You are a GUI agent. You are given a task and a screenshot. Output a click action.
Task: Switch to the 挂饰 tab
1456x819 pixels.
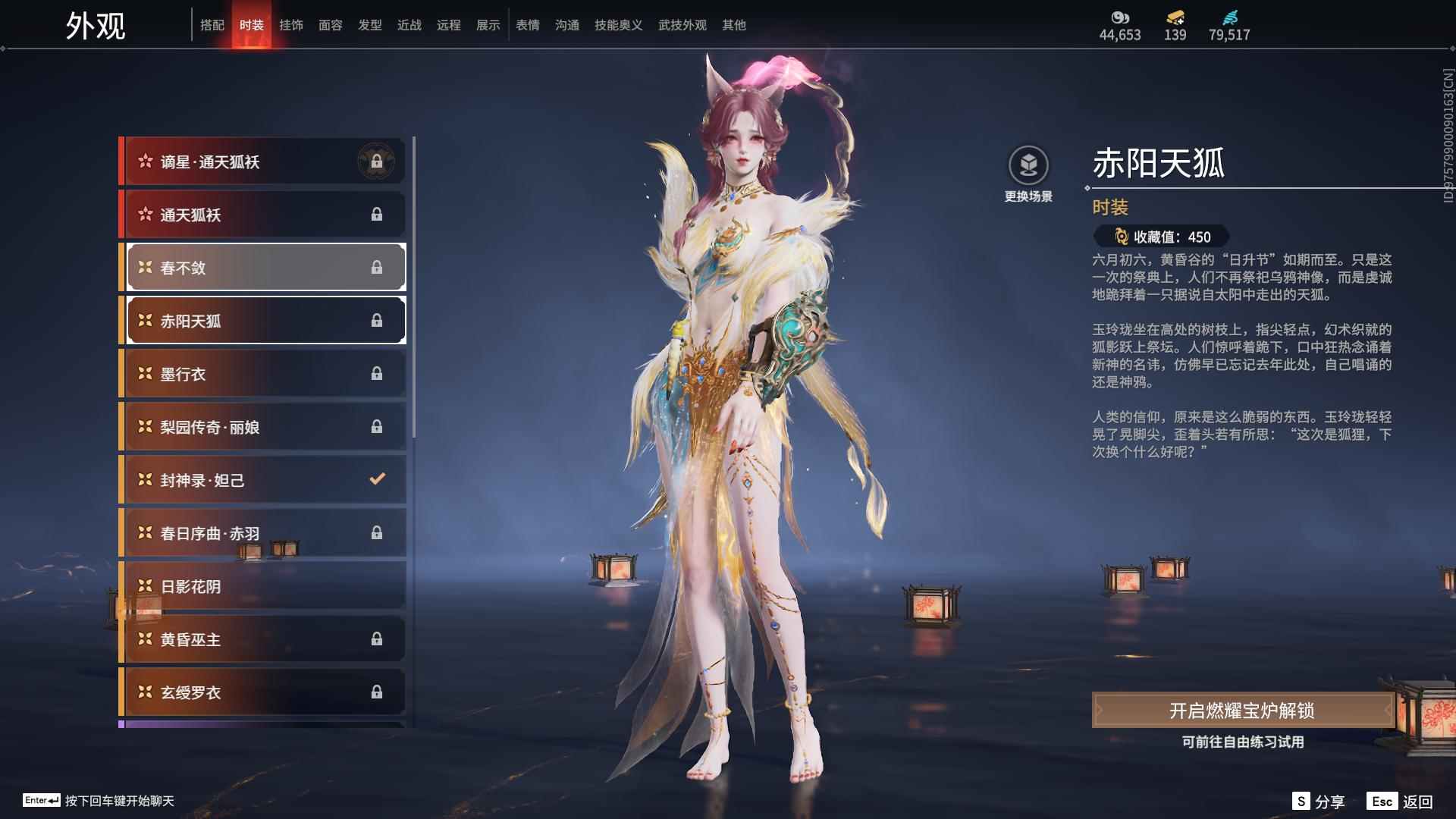[291, 24]
